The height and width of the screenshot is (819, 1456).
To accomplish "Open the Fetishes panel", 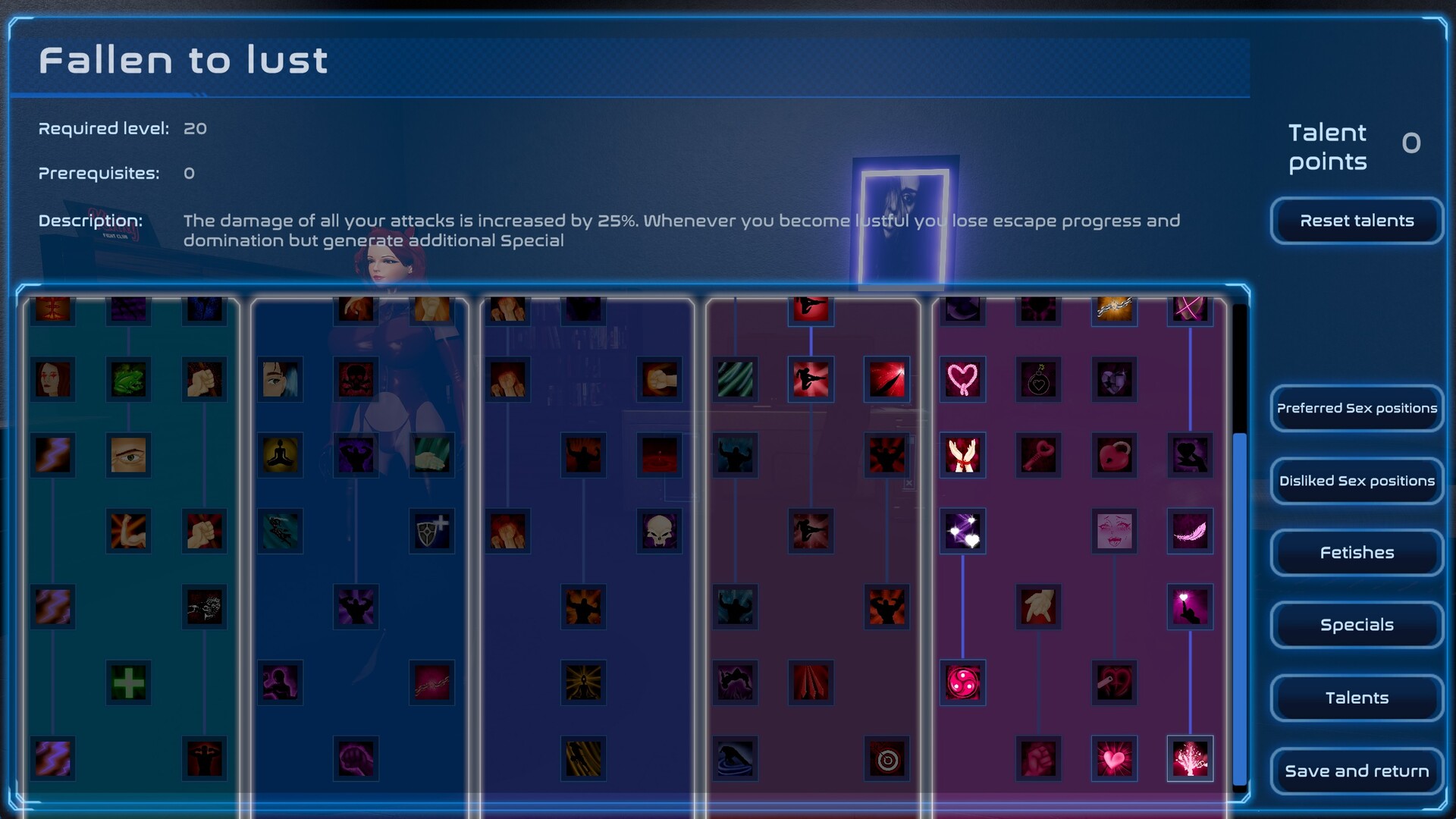I will (x=1357, y=553).
